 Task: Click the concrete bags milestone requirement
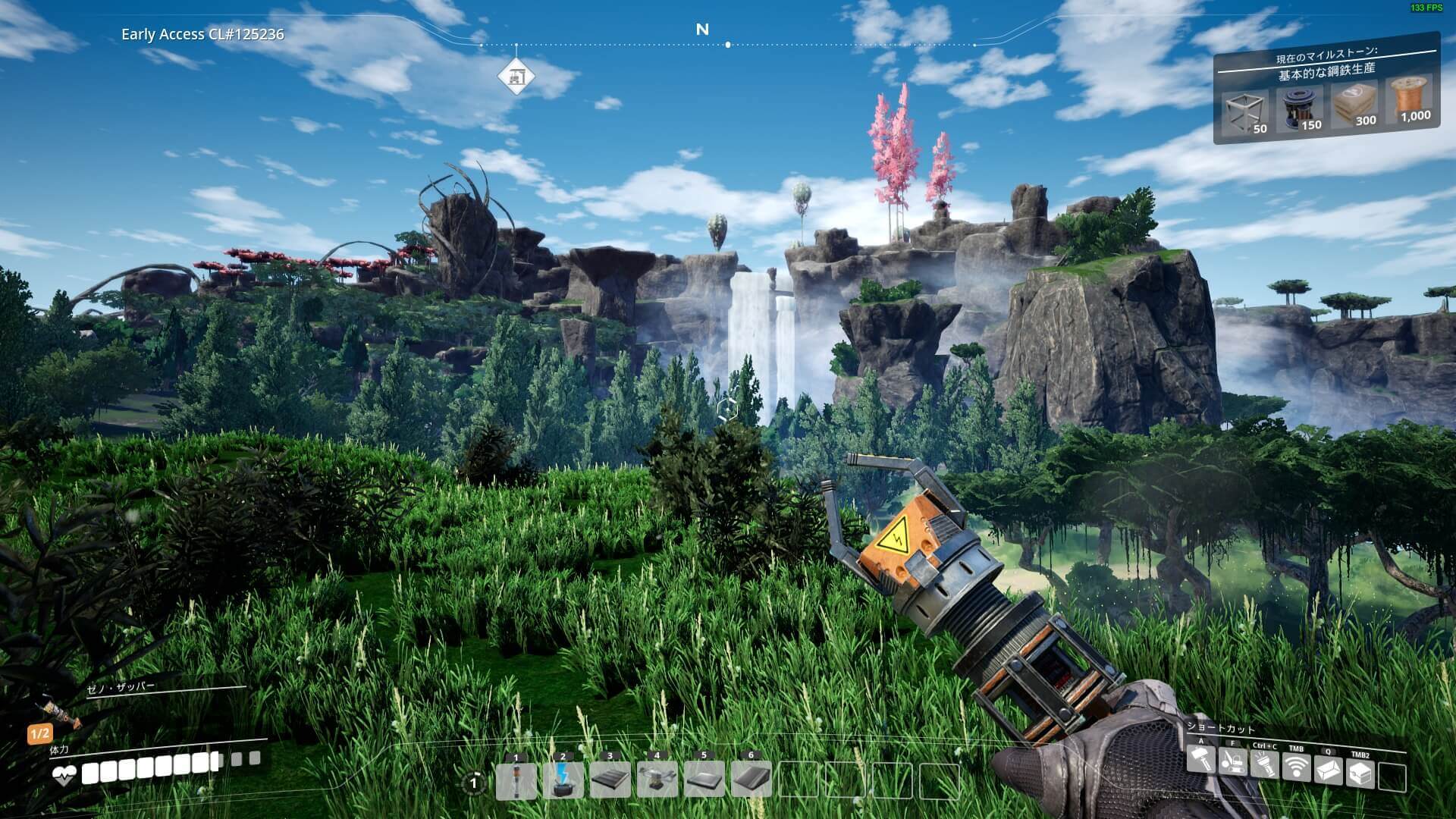pos(1354,105)
